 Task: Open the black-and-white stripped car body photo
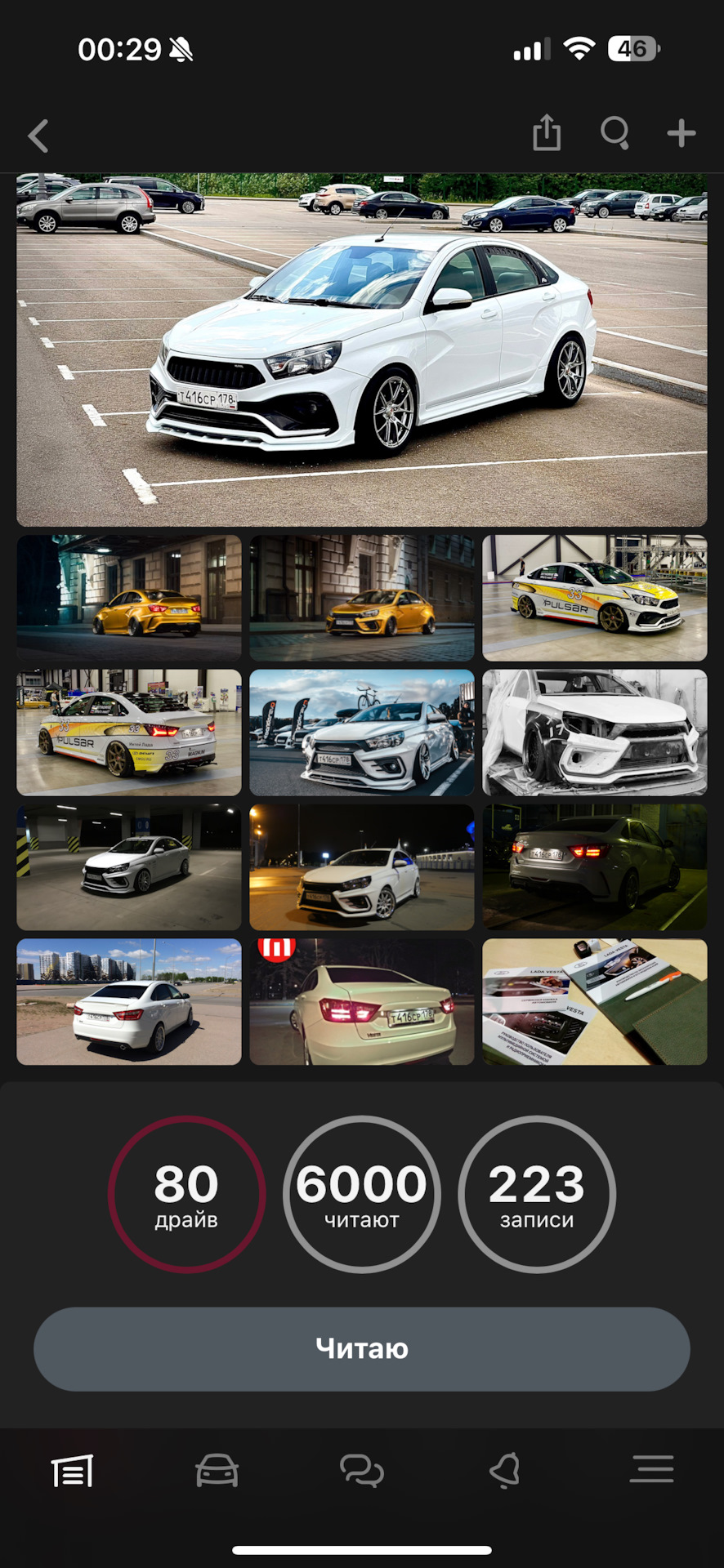[594, 733]
